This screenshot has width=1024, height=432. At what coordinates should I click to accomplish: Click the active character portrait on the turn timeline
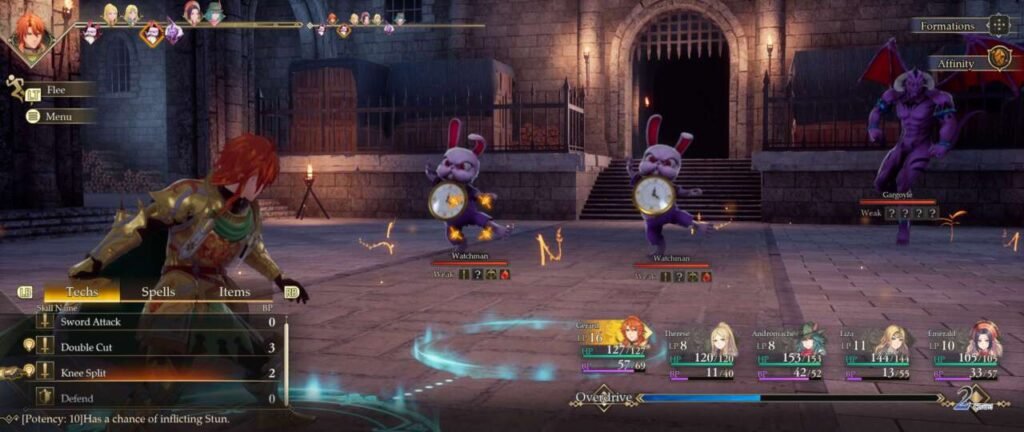click(x=29, y=34)
